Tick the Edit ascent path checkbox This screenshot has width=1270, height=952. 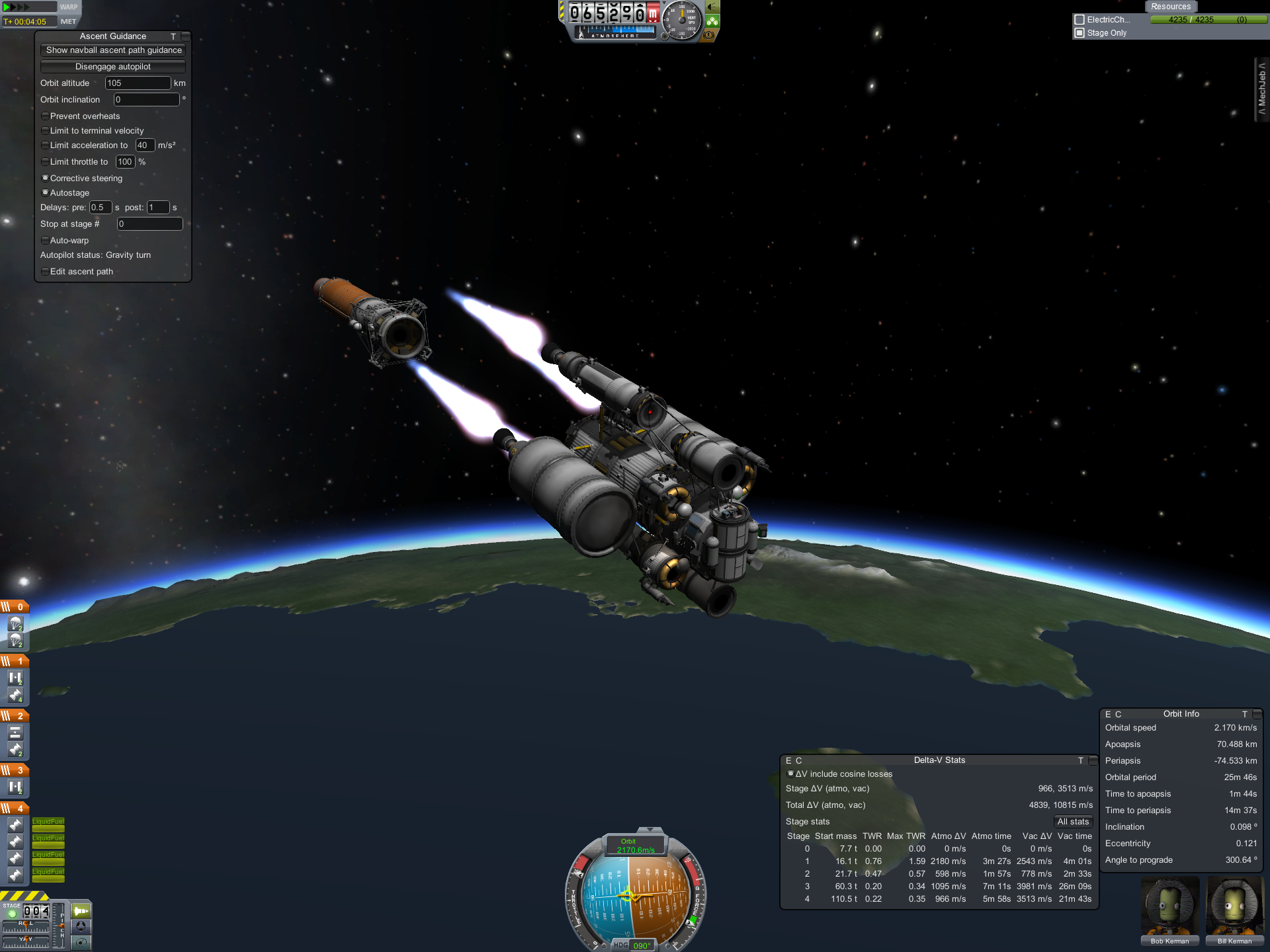point(45,272)
